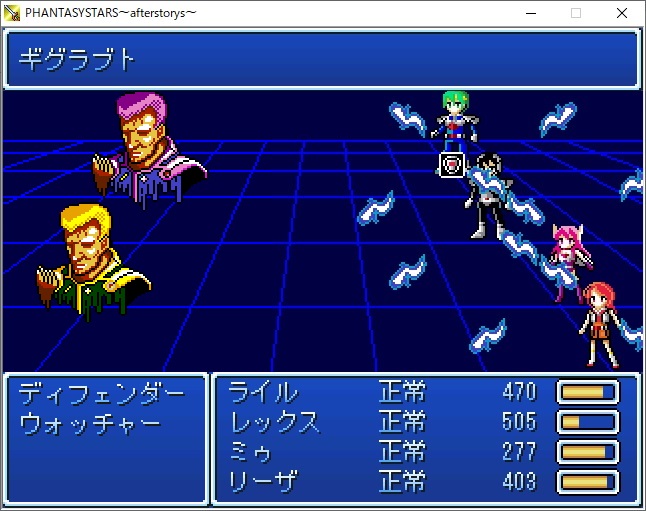The width and height of the screenshot is (646, 511).
Task: Select enemy ディフェンダー in the enemy list
Action: pos(102,391)
